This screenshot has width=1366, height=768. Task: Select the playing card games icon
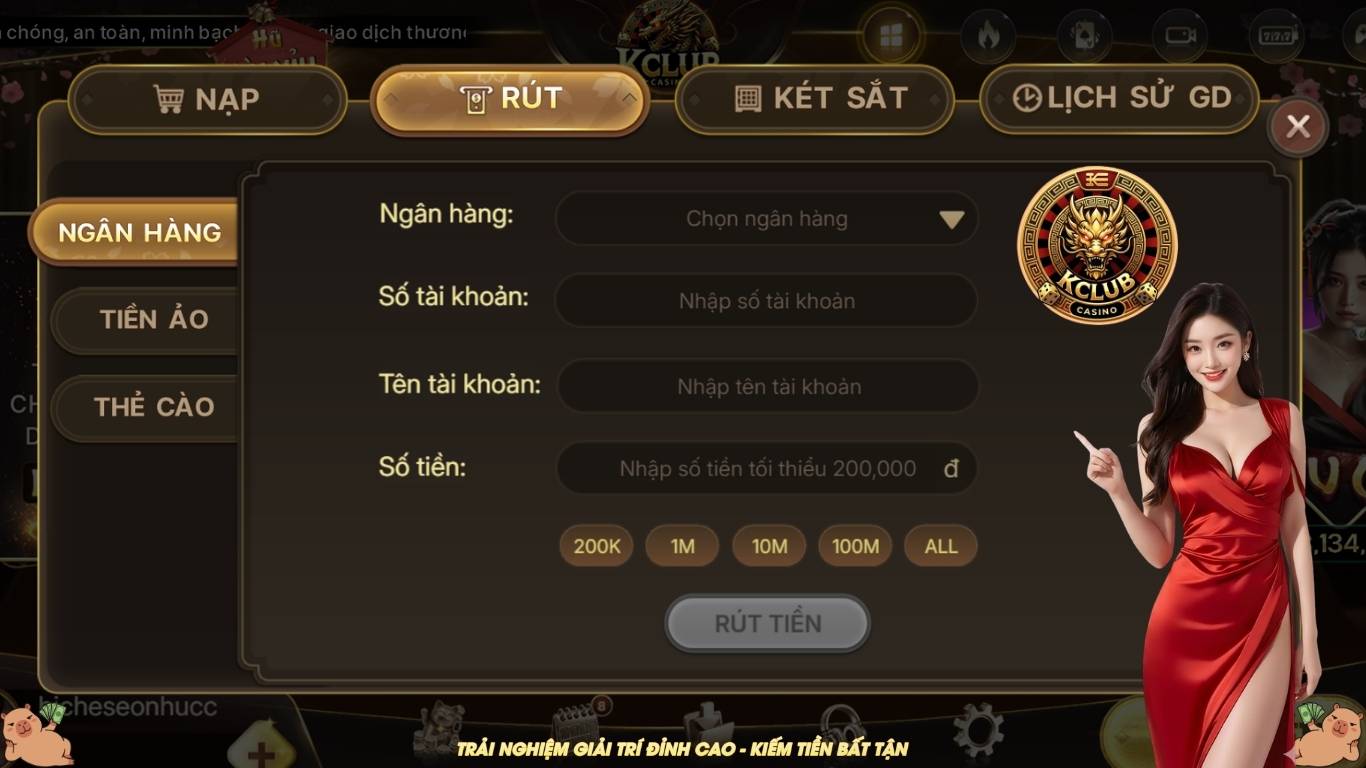click(1083, 33)
